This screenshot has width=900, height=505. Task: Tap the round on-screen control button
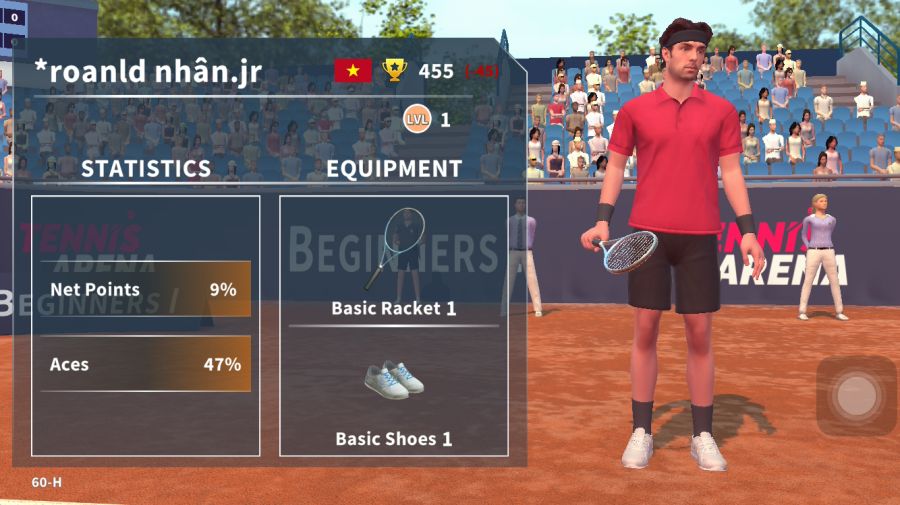[856, 396]
